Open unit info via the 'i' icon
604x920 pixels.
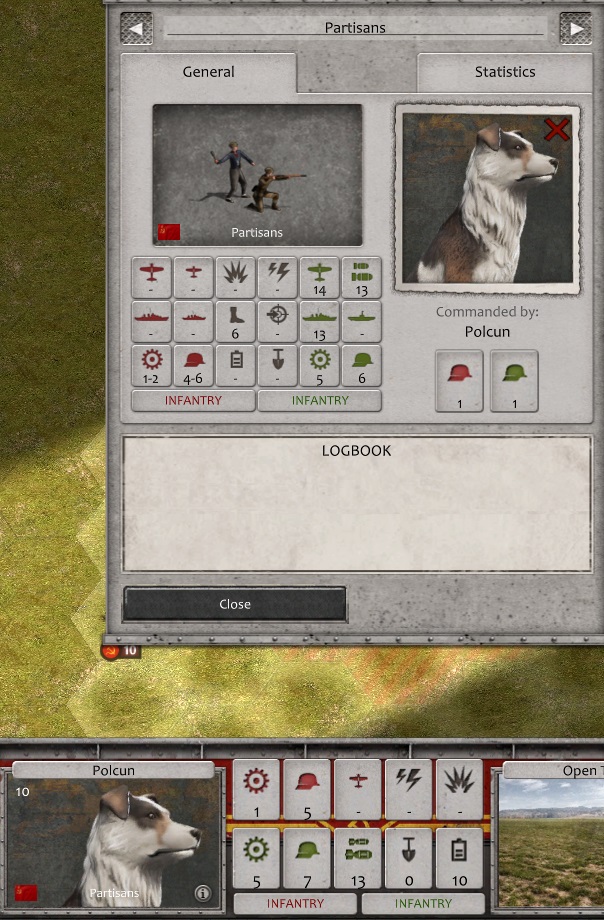[x=202, y=892]
